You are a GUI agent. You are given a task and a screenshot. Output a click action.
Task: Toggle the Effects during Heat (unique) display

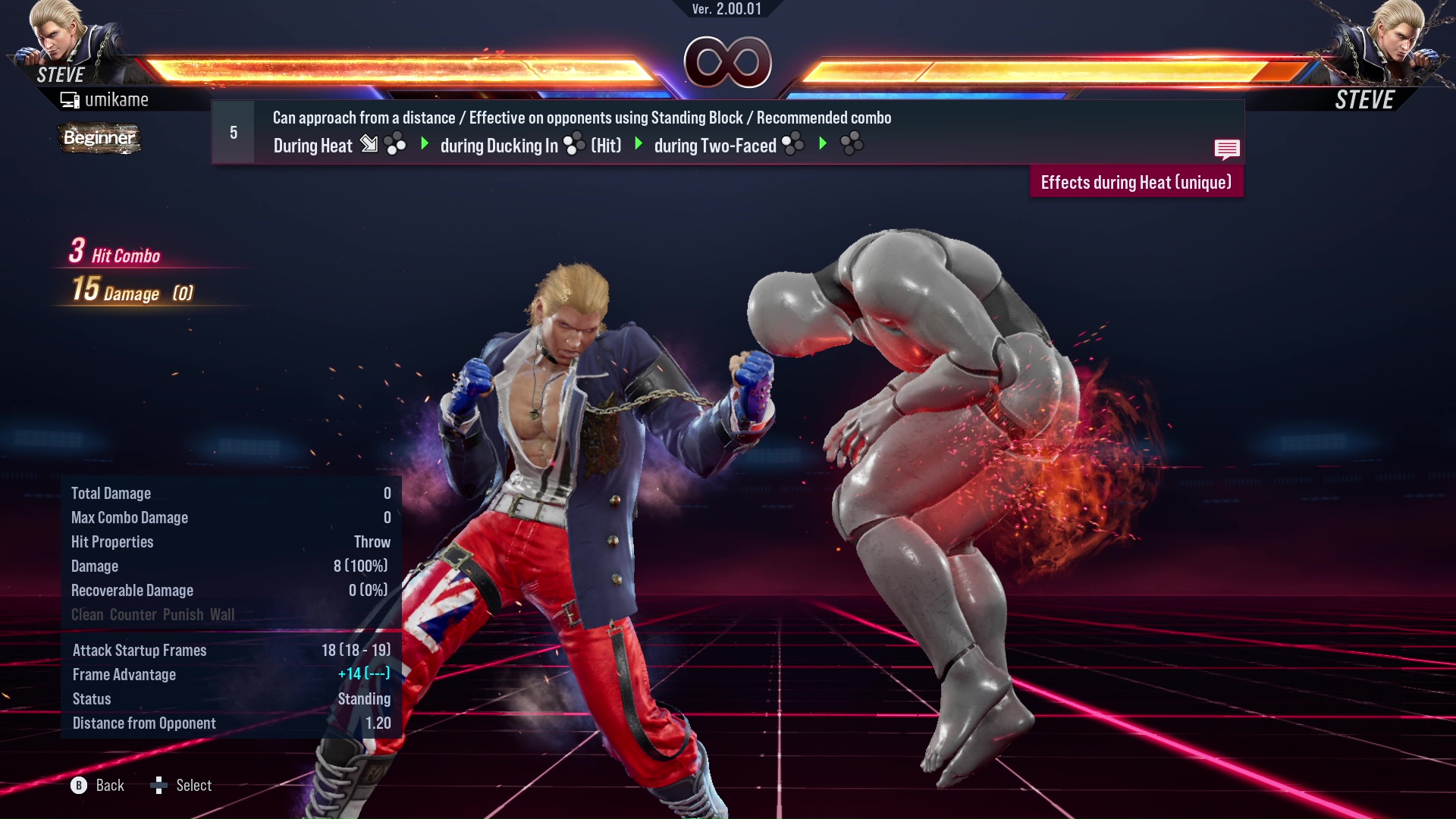pyautogui.click(x=1135, y=182)
